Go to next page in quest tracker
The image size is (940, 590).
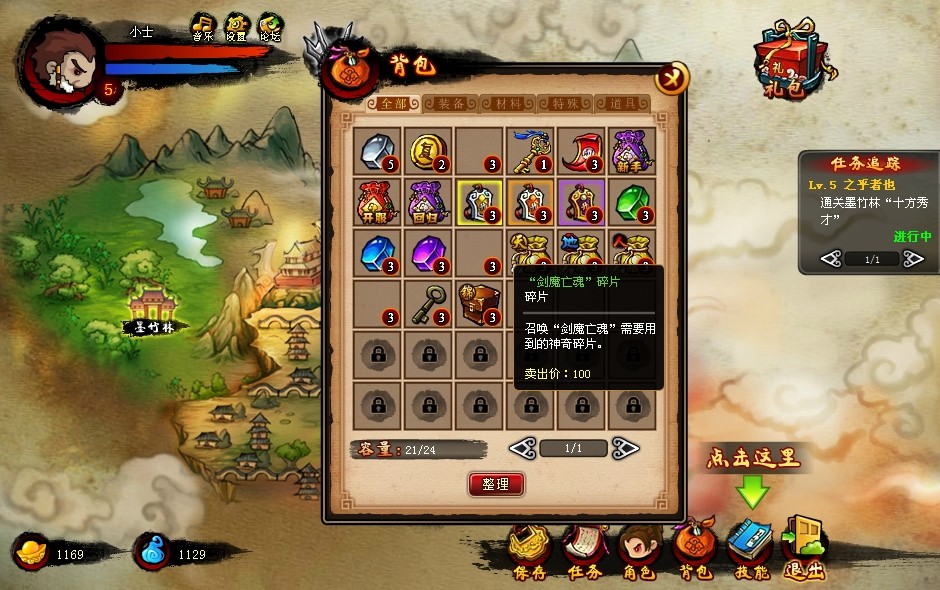913,259
